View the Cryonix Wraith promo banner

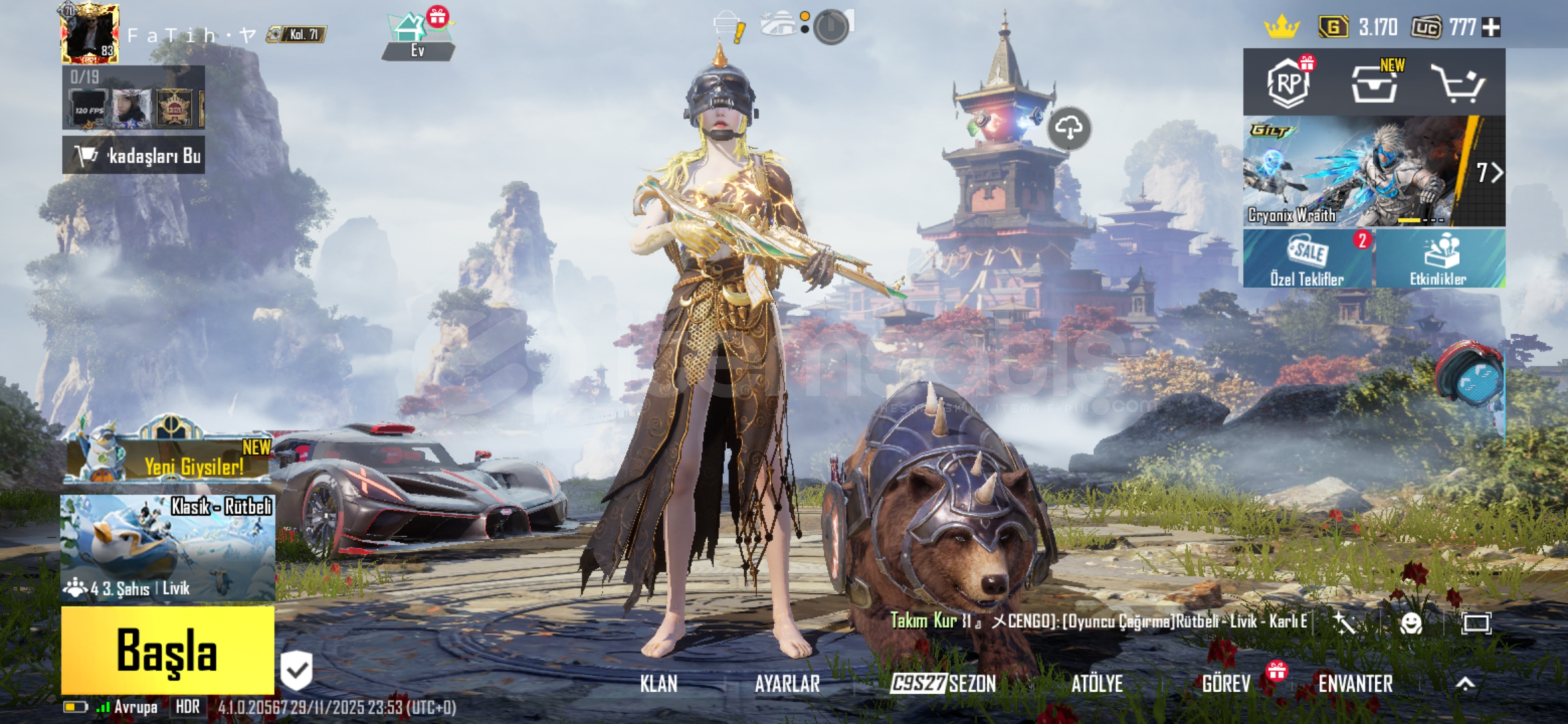[x=1360, y=172]
